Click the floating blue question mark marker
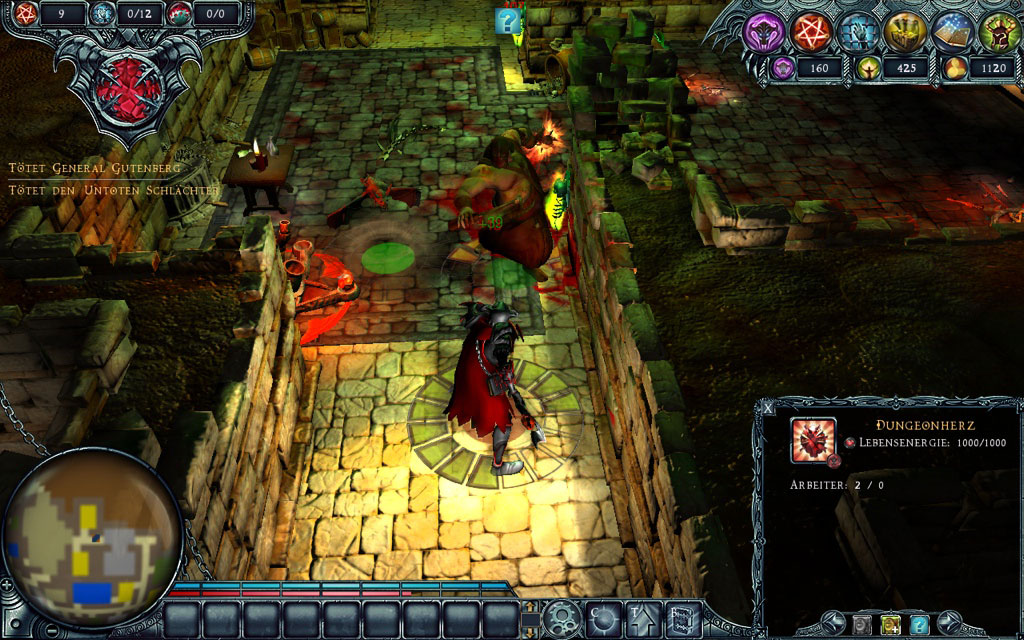This screenshot has height=640, width=1024. coord(509,22)
